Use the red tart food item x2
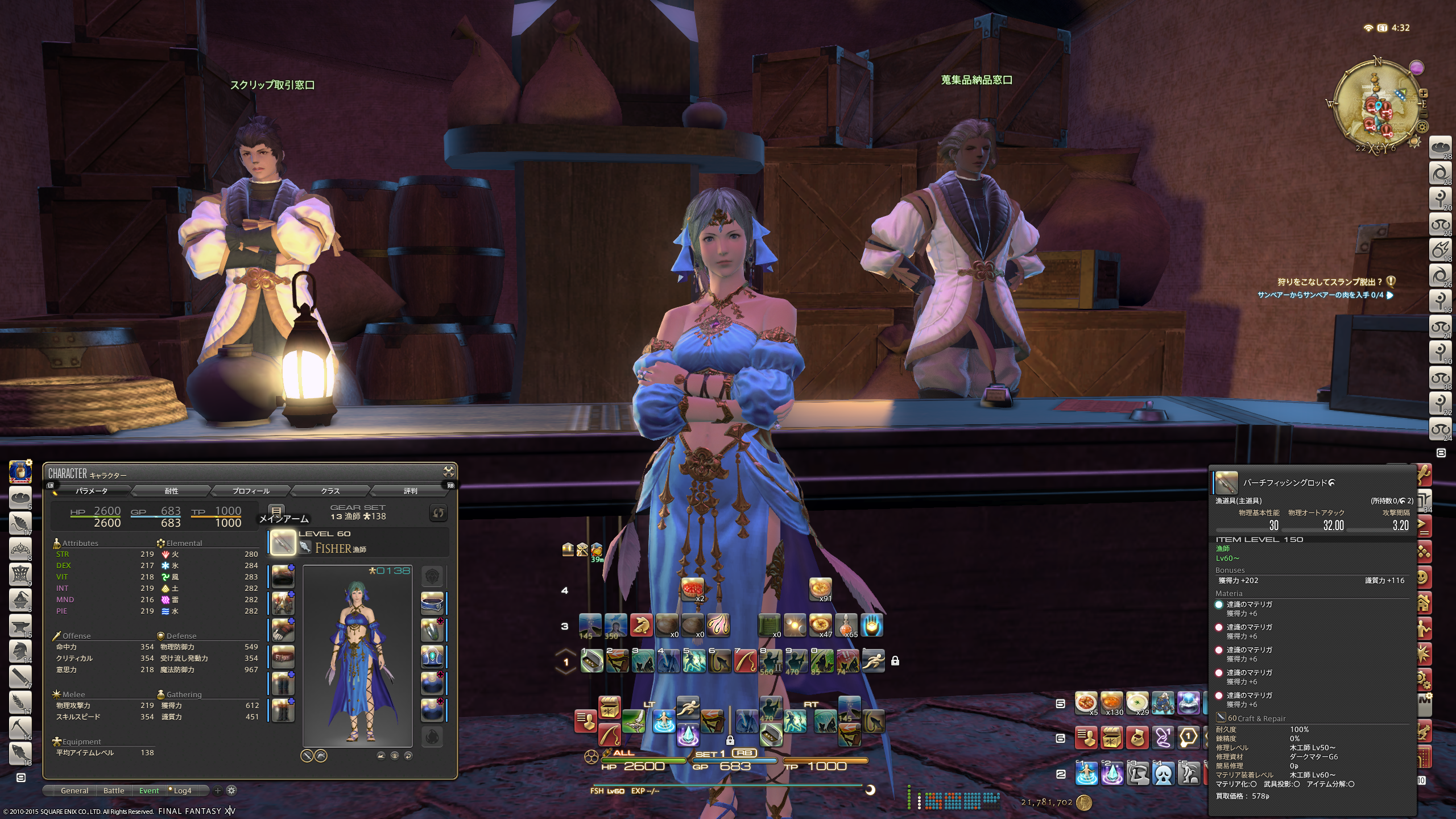1456x819 pixels. 692,590
